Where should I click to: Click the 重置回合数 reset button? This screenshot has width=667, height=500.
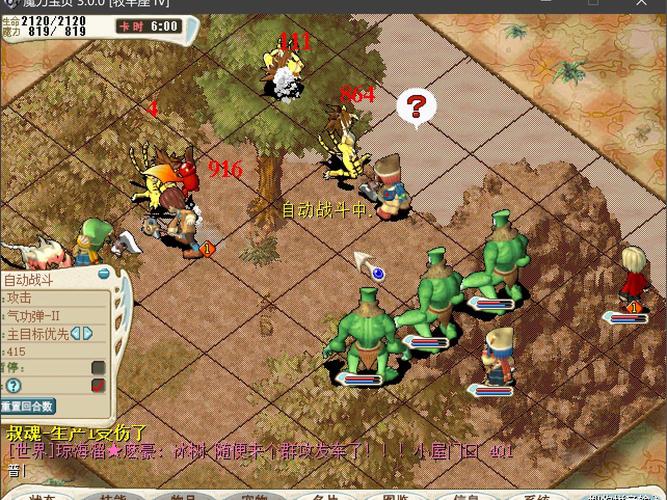pyautogui.click(x=28, y=406)
